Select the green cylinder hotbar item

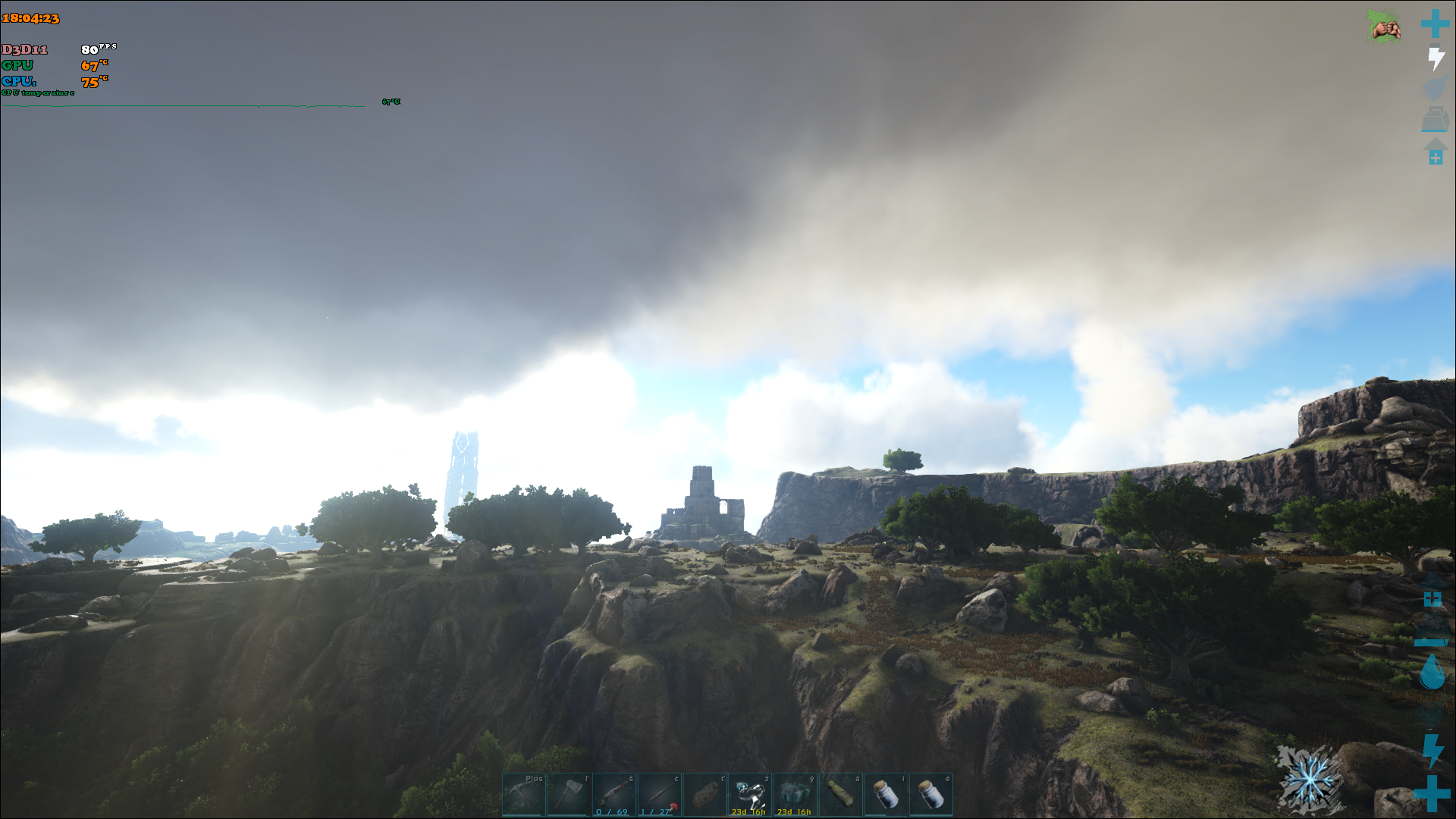coord(840,794)
